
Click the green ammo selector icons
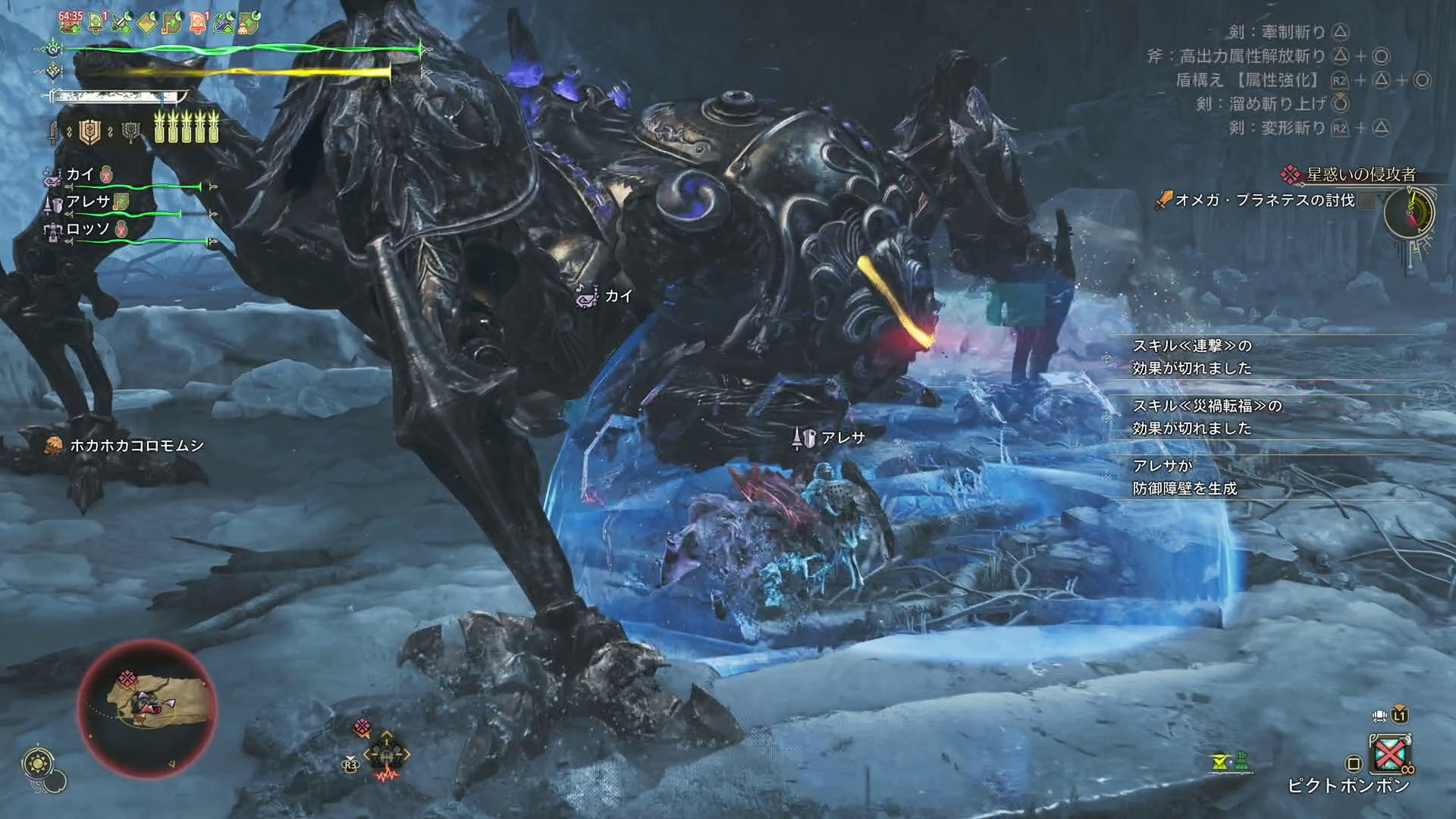click(x=1230, y=761)
